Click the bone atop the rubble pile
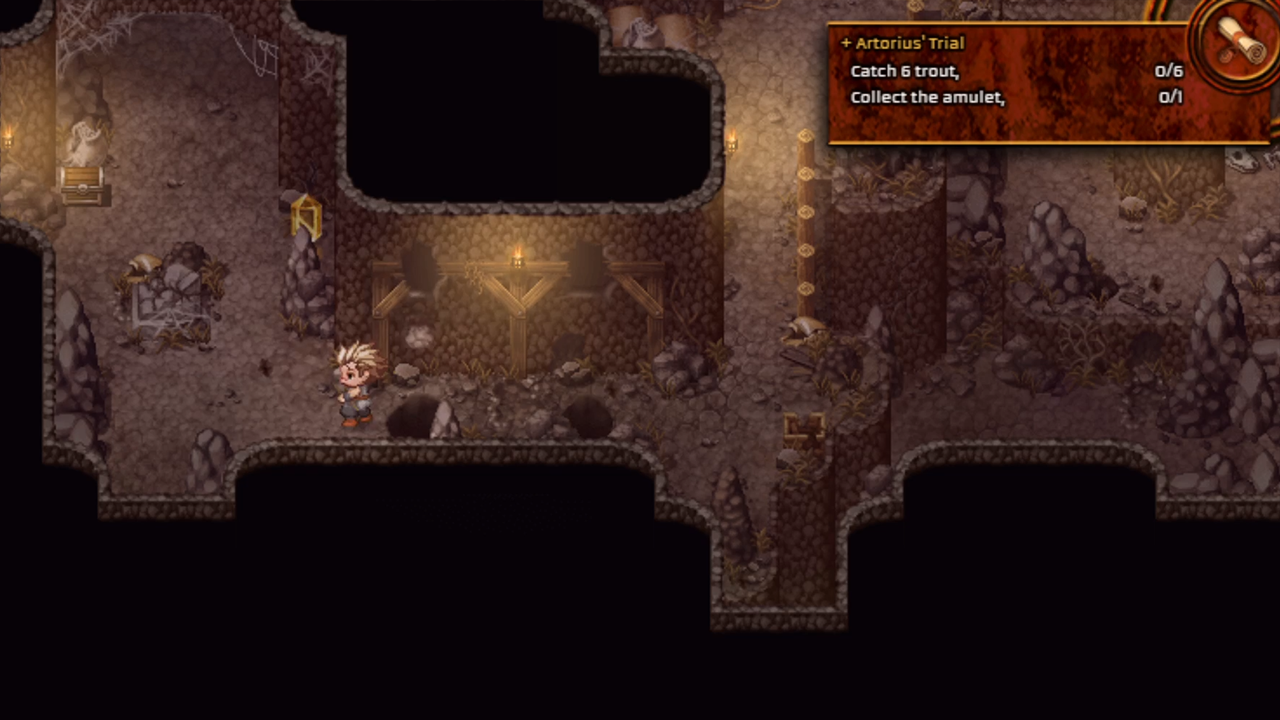 point(146,263)
